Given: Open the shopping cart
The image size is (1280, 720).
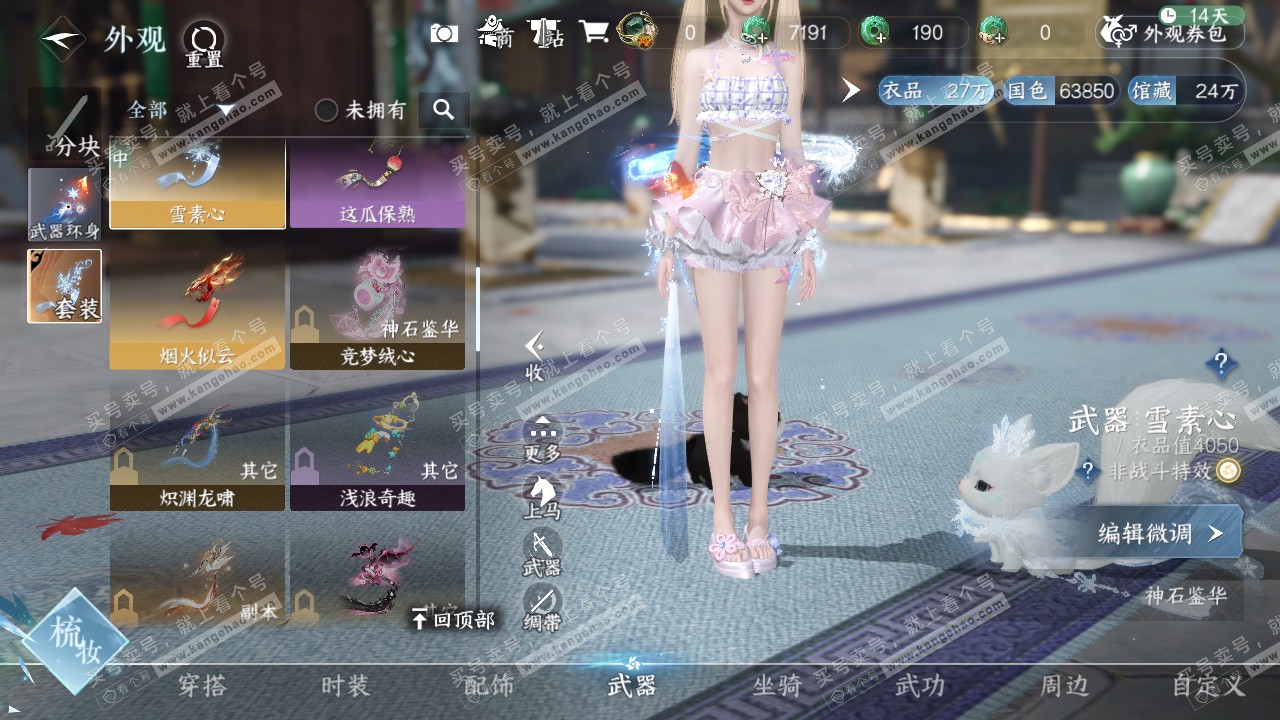Looking at the screenshot, I should pos(594,33).
